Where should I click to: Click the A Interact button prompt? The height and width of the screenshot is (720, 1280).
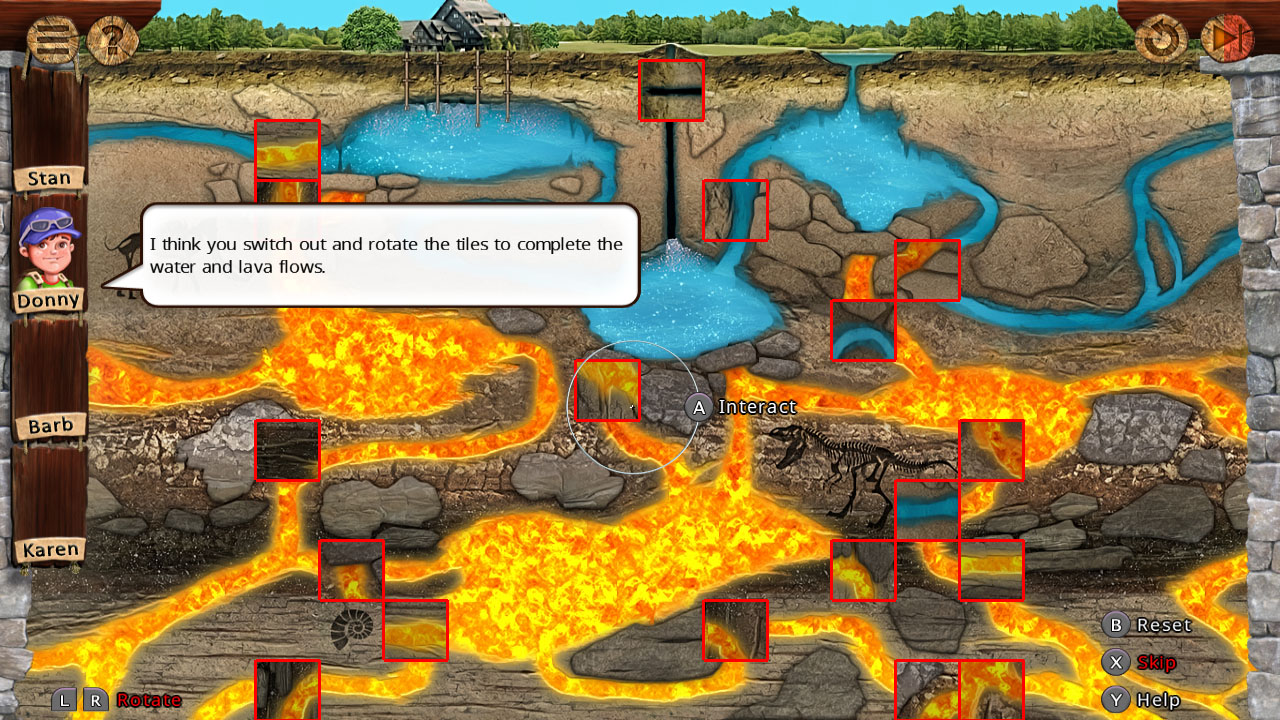point(698,407)
